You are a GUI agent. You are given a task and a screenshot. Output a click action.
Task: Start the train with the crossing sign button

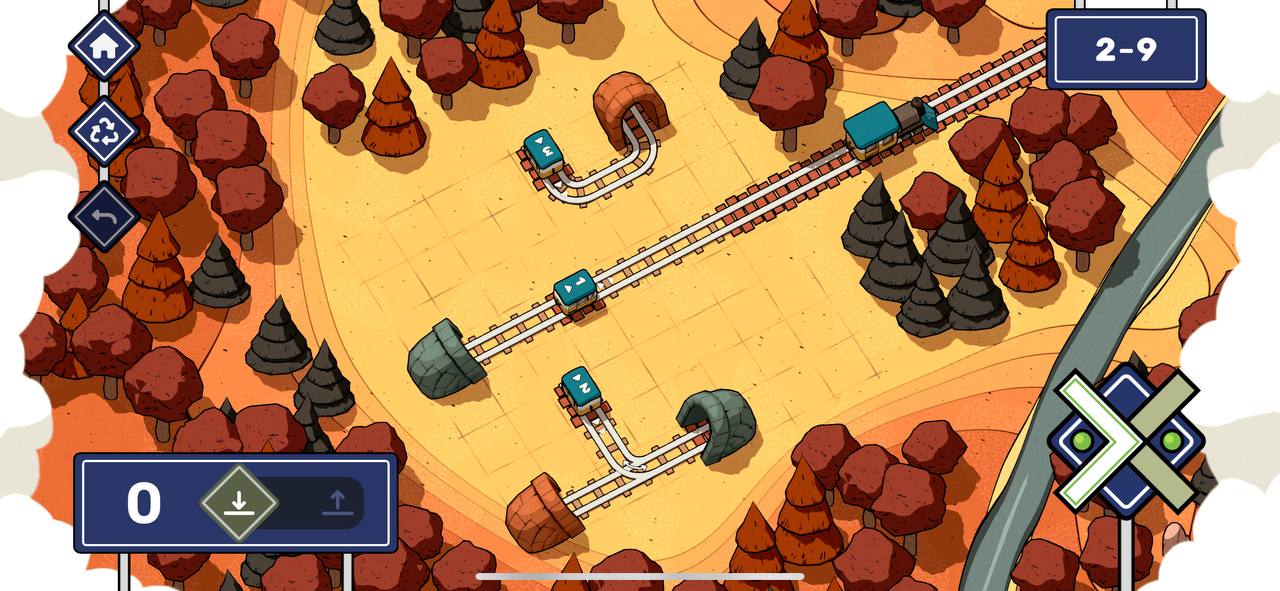[x=1126, y=441]
